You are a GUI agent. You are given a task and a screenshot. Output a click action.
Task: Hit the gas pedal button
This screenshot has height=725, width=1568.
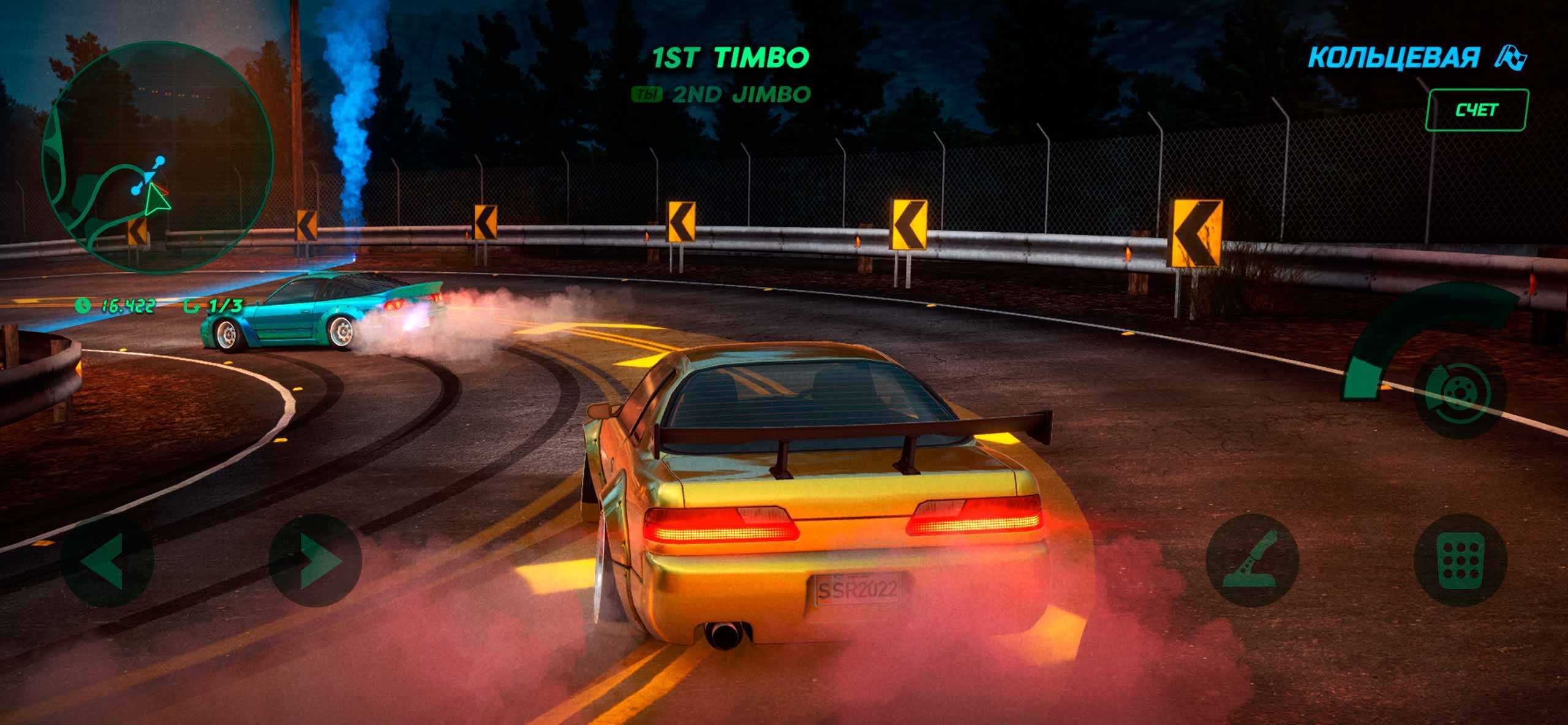[1460, 560]
